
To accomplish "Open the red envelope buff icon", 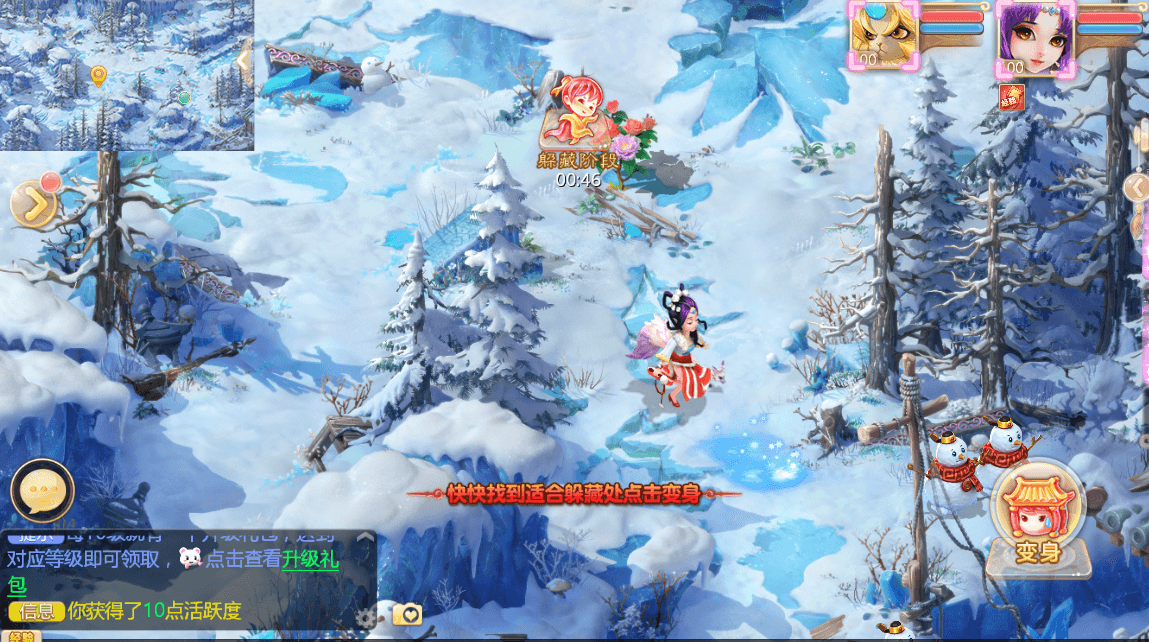I will click(x=1010, y=96).
